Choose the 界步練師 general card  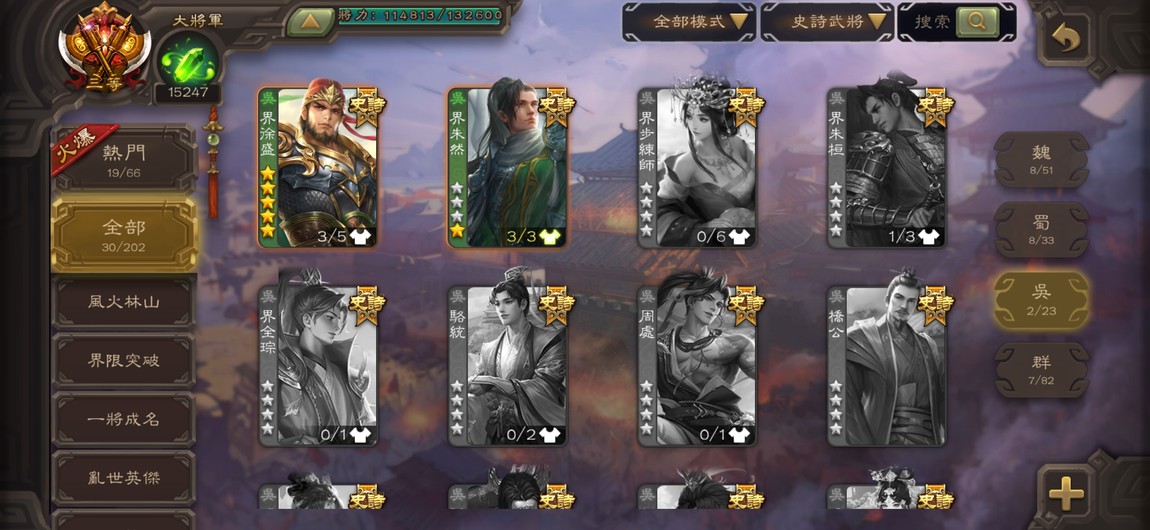pos(697,167)
